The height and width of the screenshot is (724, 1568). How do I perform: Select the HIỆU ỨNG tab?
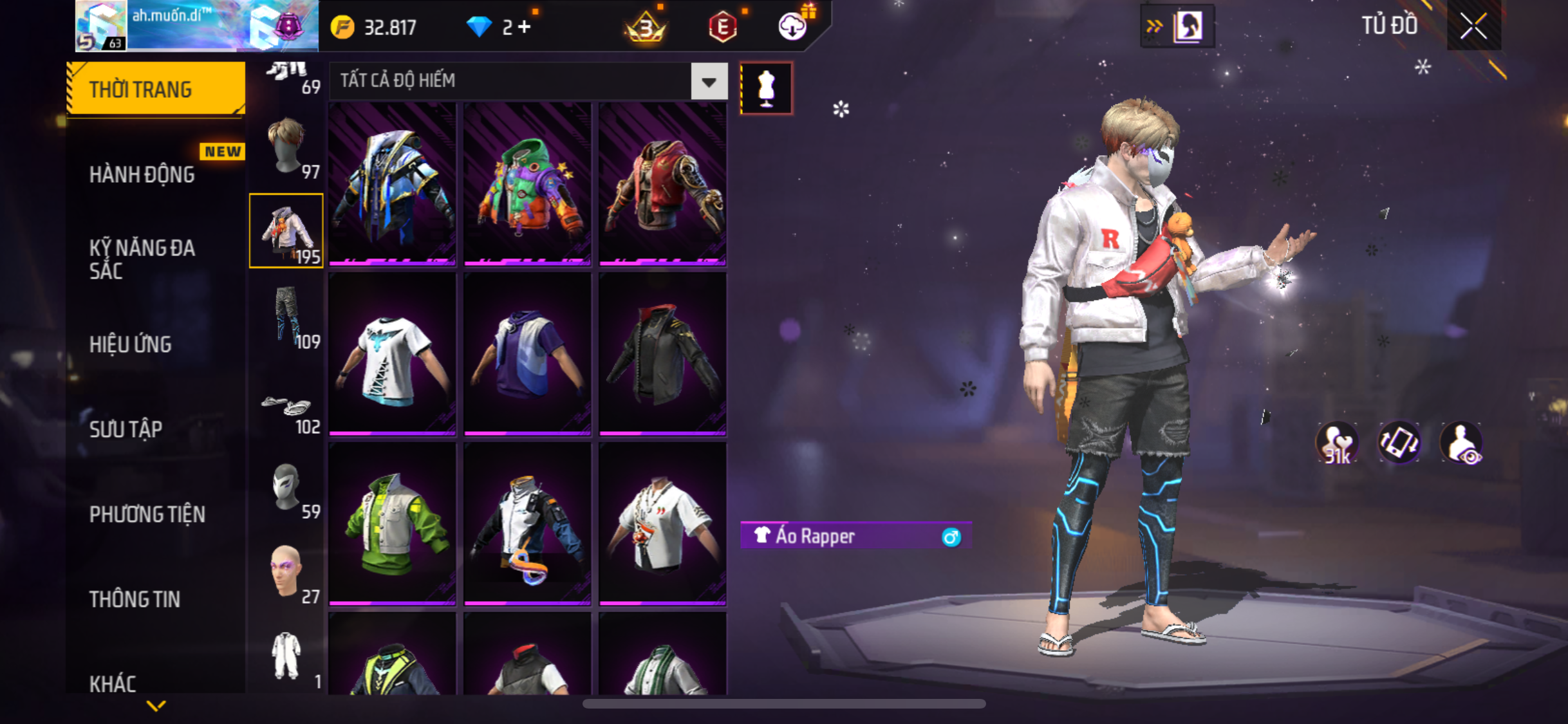click(x=131, y=344)
